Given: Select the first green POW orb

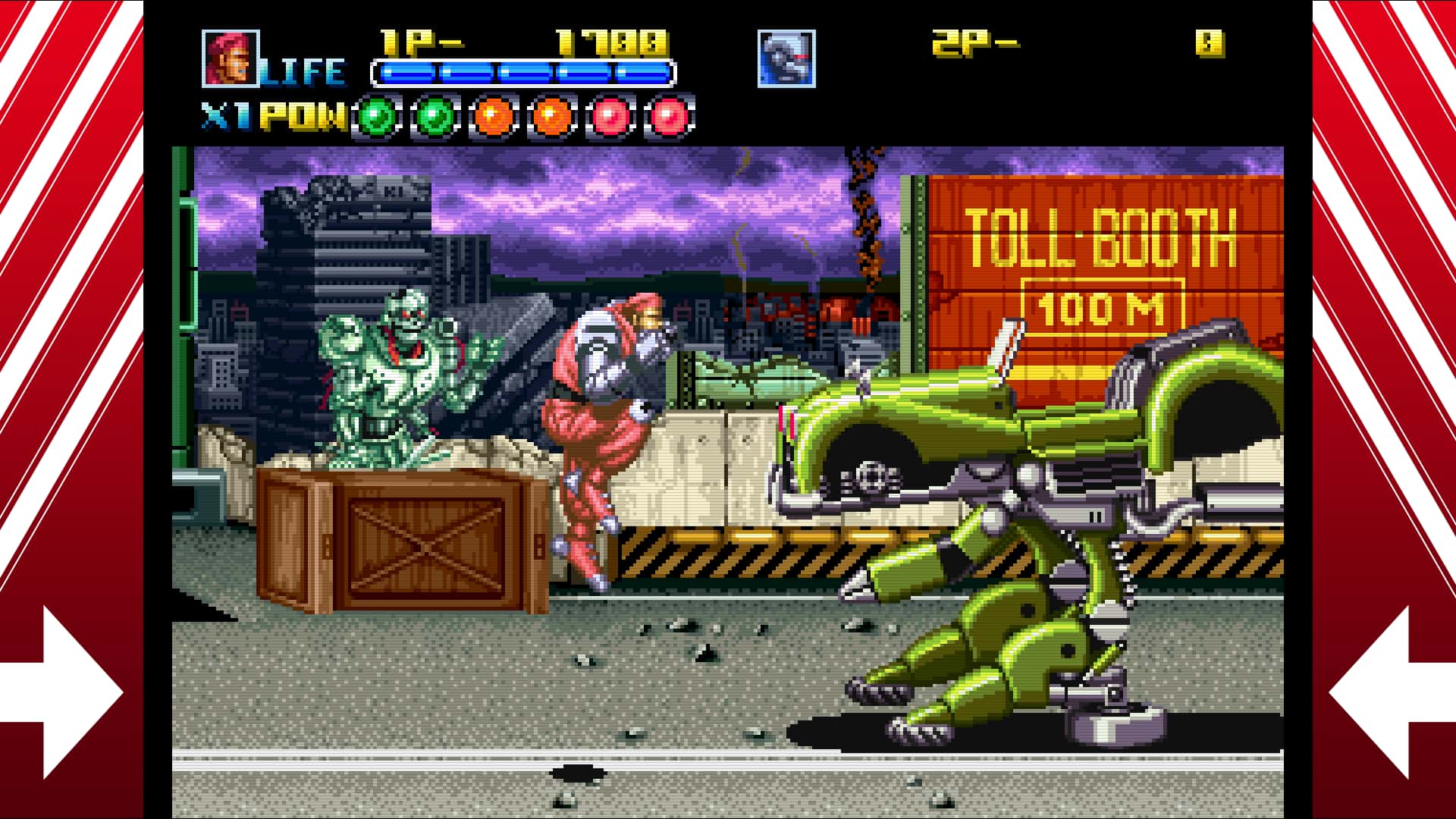Looking at the screenshot, I should coord(377,115).
